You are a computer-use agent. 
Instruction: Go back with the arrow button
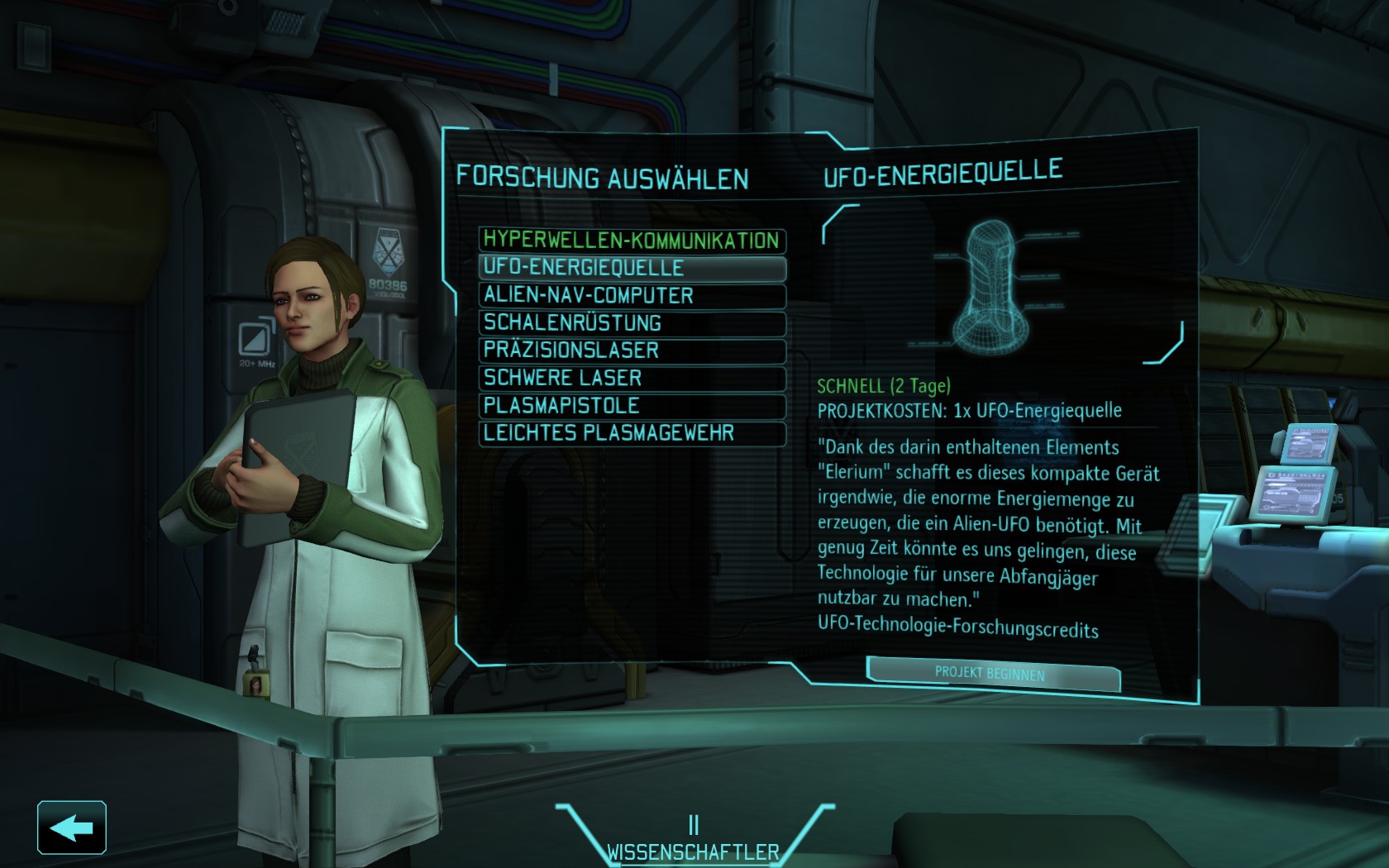72,827
